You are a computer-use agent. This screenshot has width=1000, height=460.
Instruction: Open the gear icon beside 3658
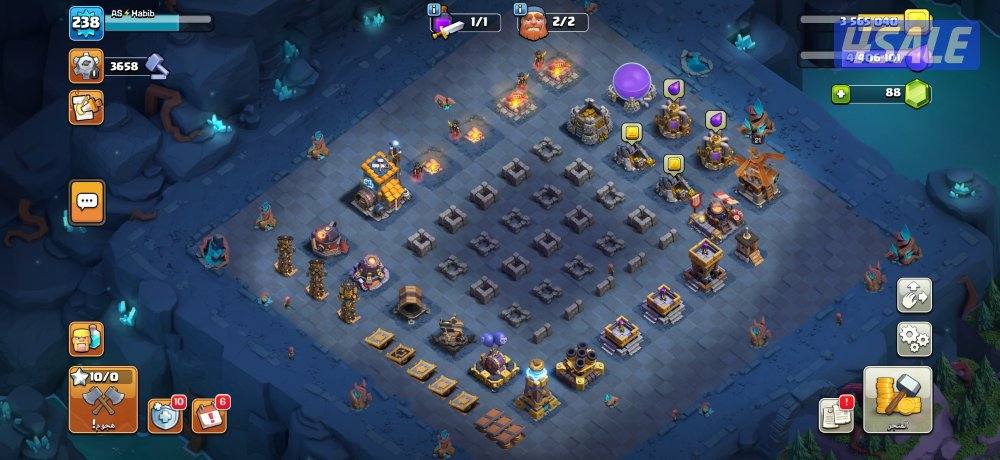[86, 66]
